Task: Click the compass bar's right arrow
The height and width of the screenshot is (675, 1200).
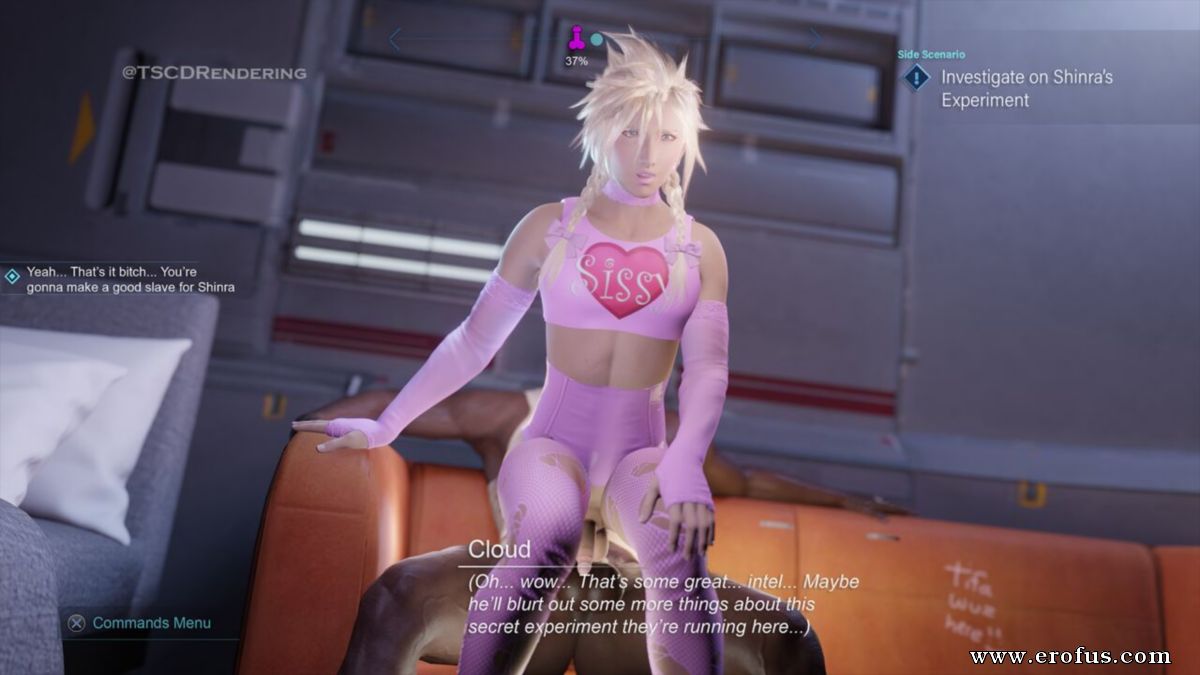Action: pos(815,39)
